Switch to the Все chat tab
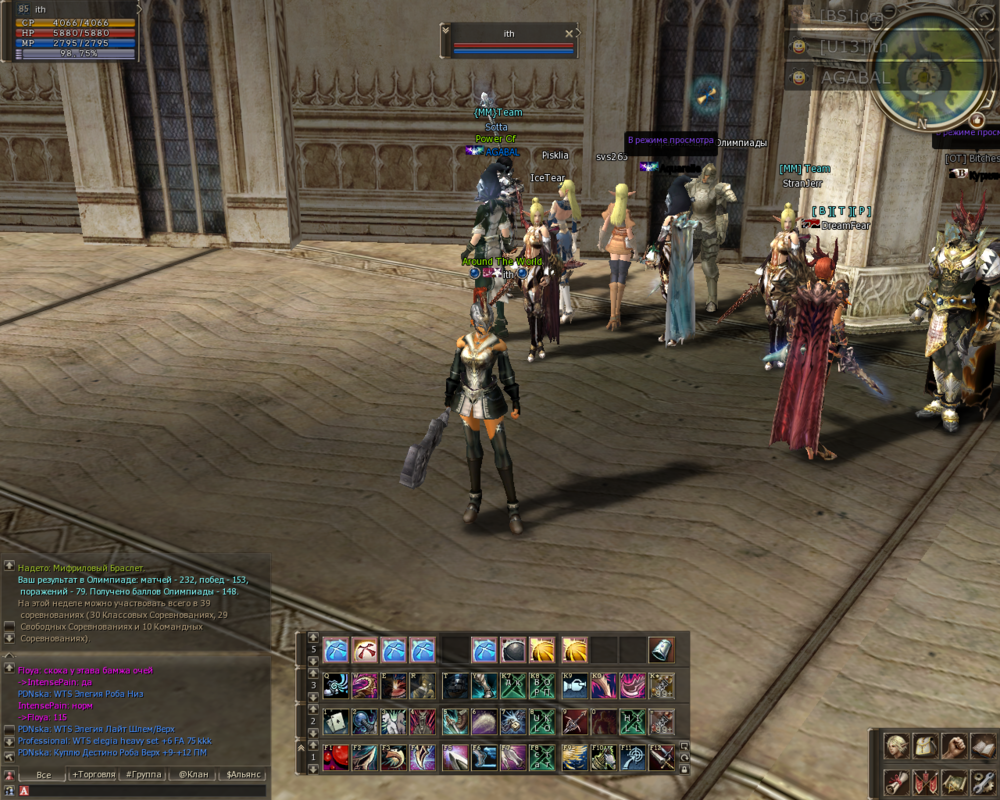This screenshot has width=1000, height=800. click(x=43, y=774)
